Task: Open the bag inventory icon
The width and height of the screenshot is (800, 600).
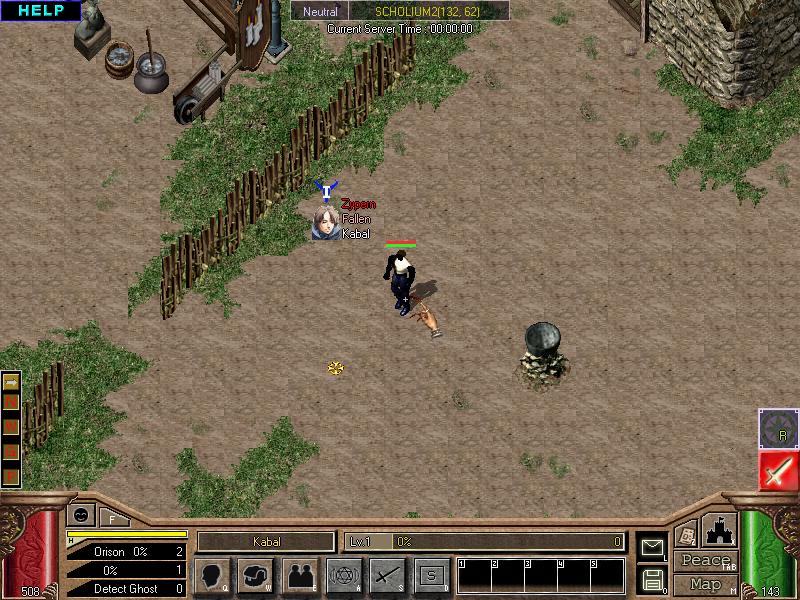Action: (x=256, y=575)
